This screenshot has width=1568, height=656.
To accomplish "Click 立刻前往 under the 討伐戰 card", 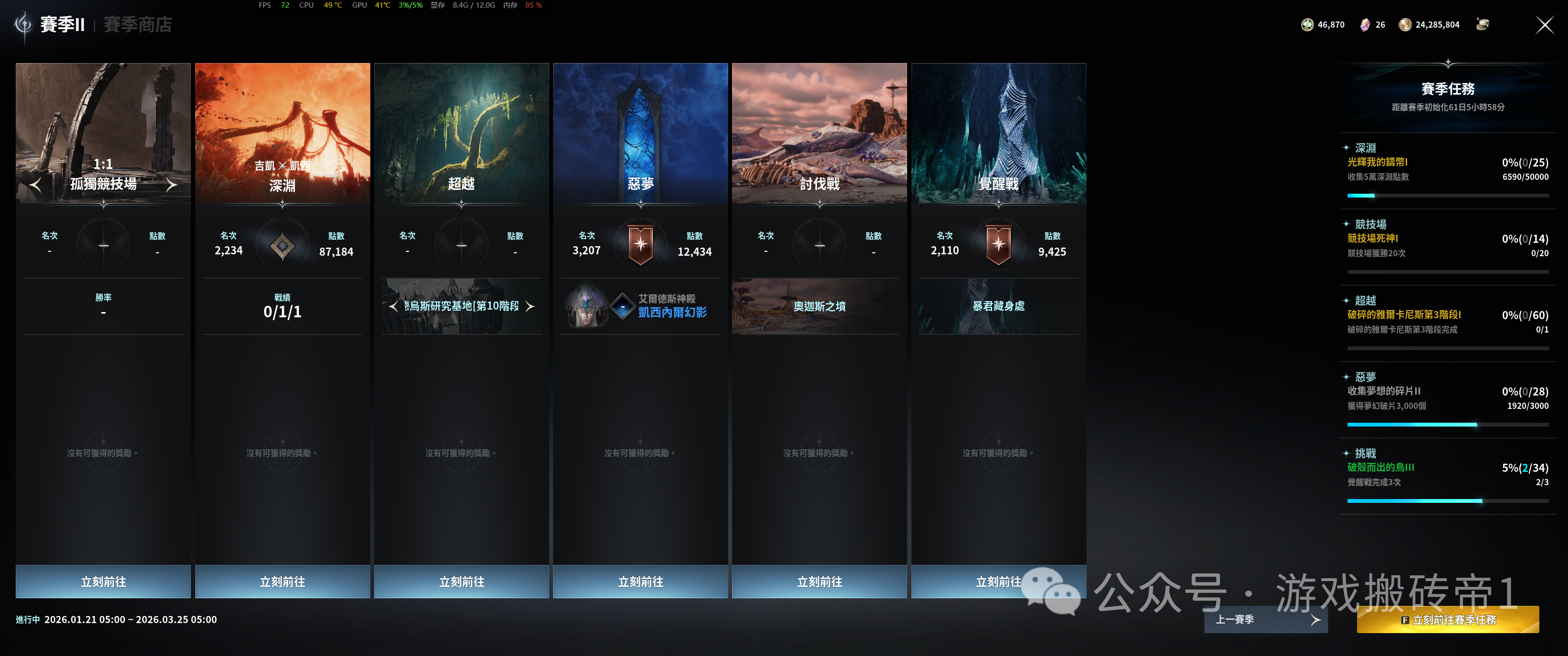I will click(819, 581).
